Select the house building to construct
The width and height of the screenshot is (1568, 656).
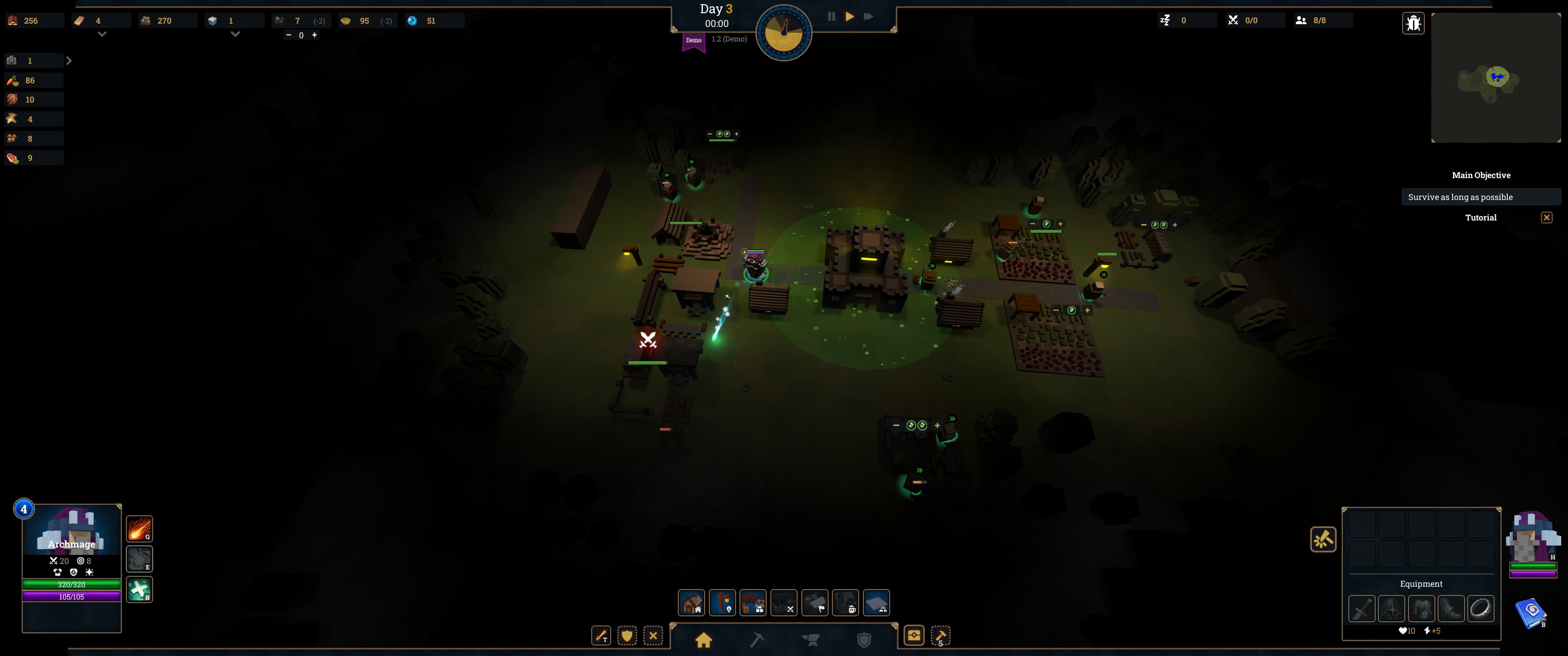(691, 602)
